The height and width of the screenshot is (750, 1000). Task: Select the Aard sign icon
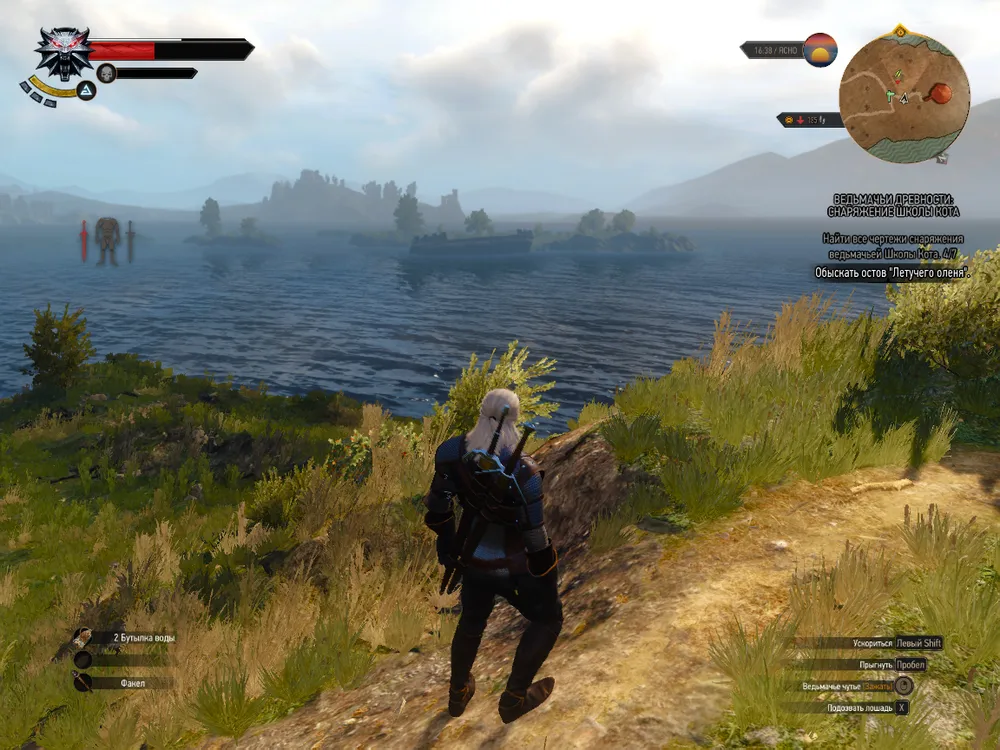tap(87, 91)
